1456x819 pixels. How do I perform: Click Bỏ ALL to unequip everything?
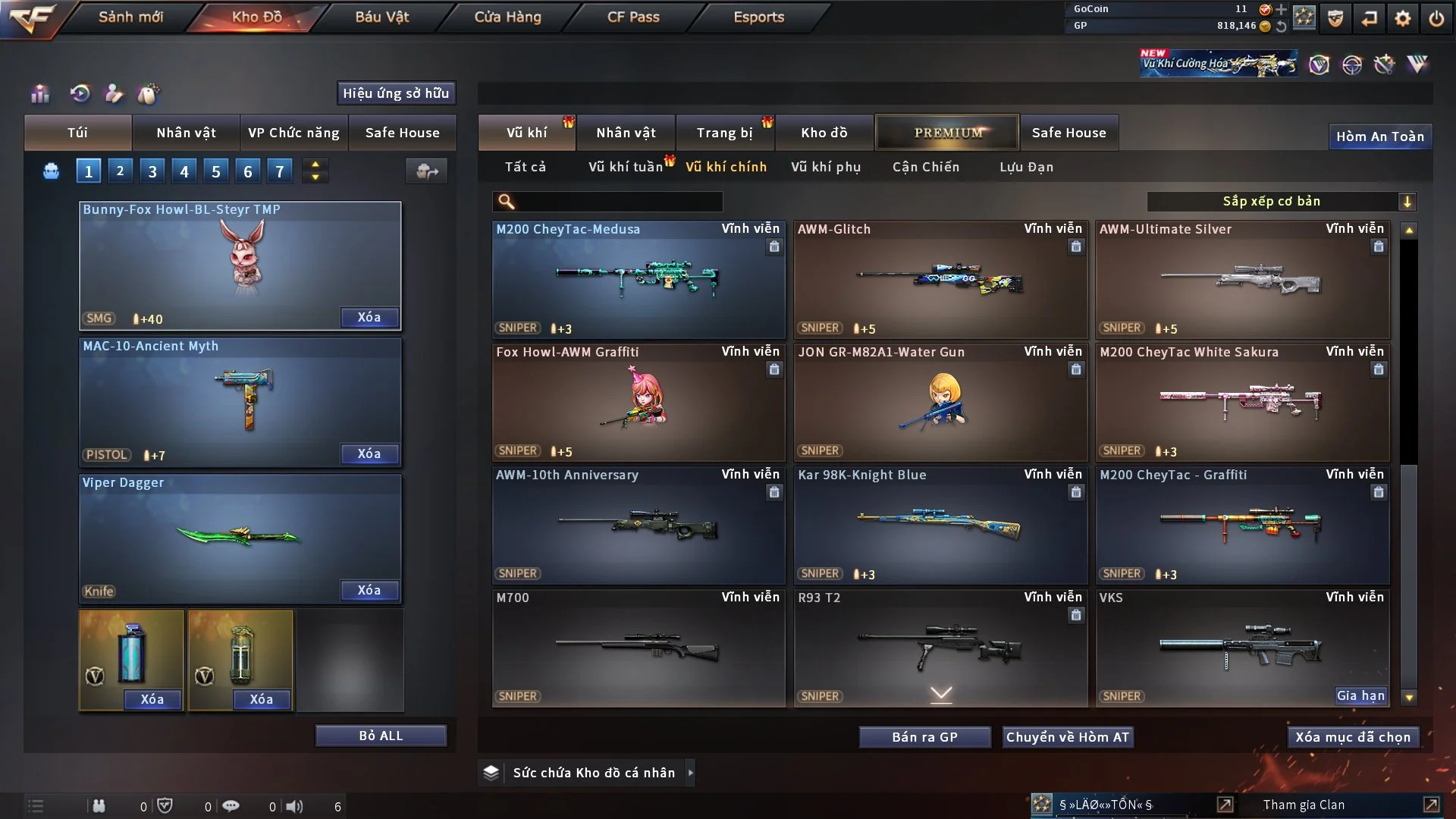tap(381, 736)
